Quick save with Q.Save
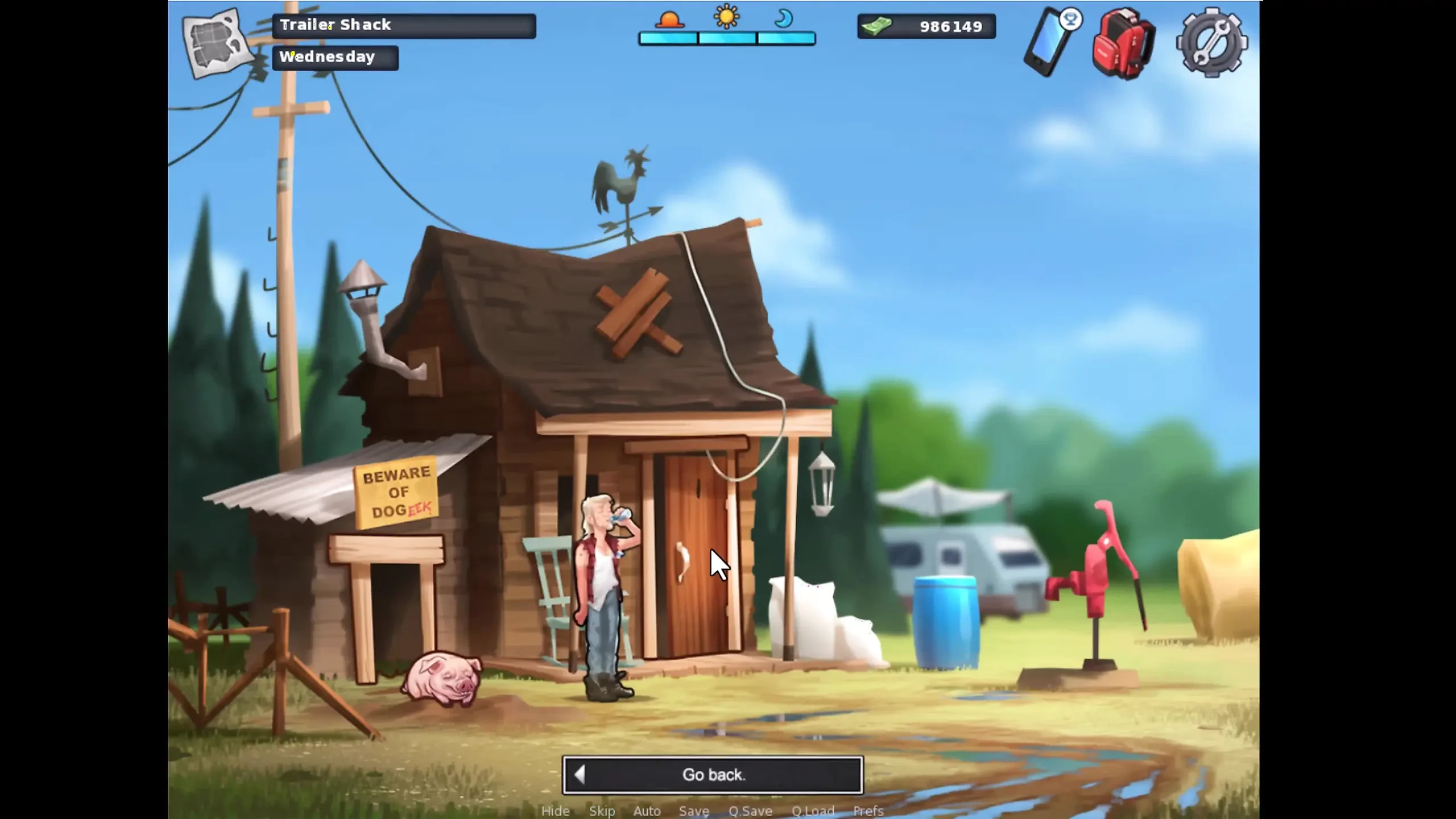The width and height of the screenshot is (1456, 819). [750, 811]
